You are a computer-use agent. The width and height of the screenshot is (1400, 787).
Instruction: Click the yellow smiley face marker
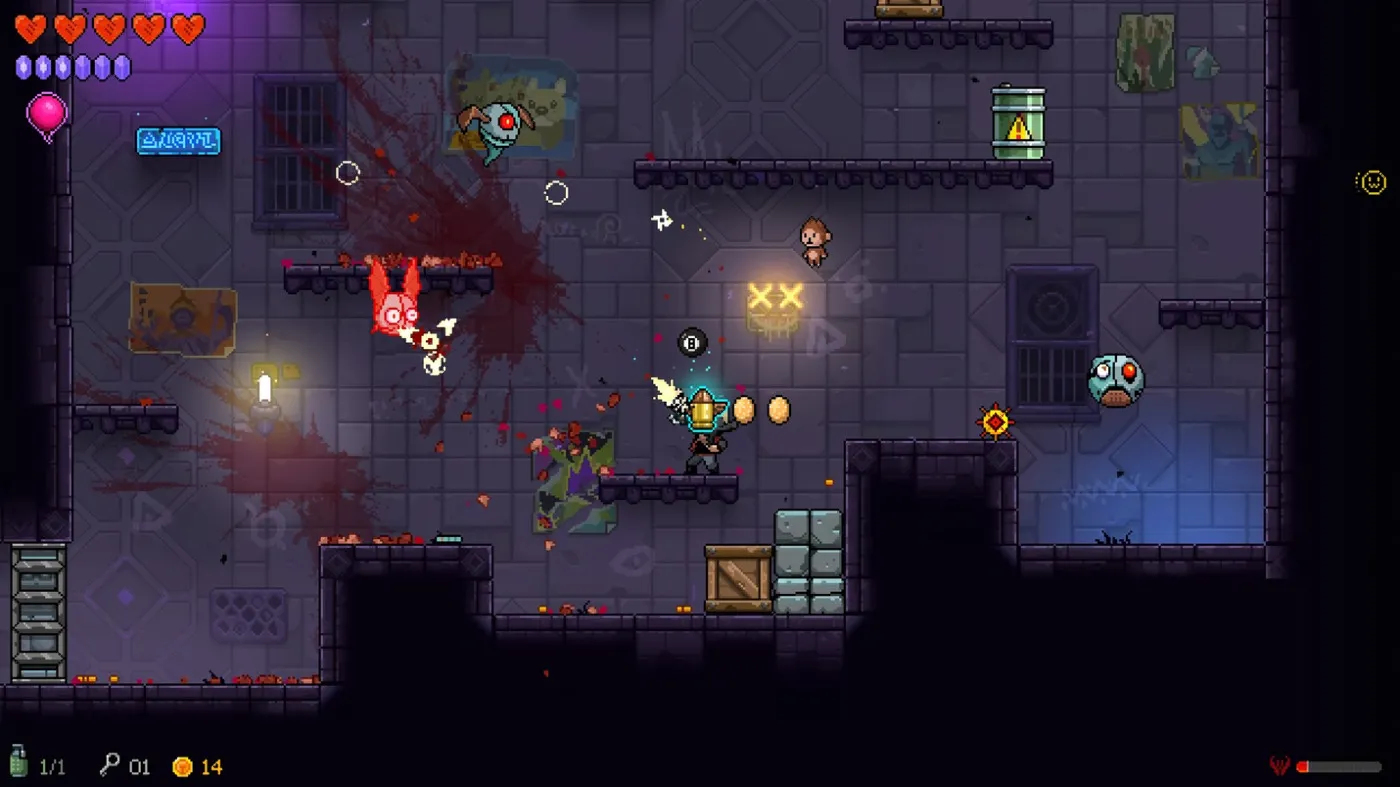pyautogui.click(x=1372, y=182)
